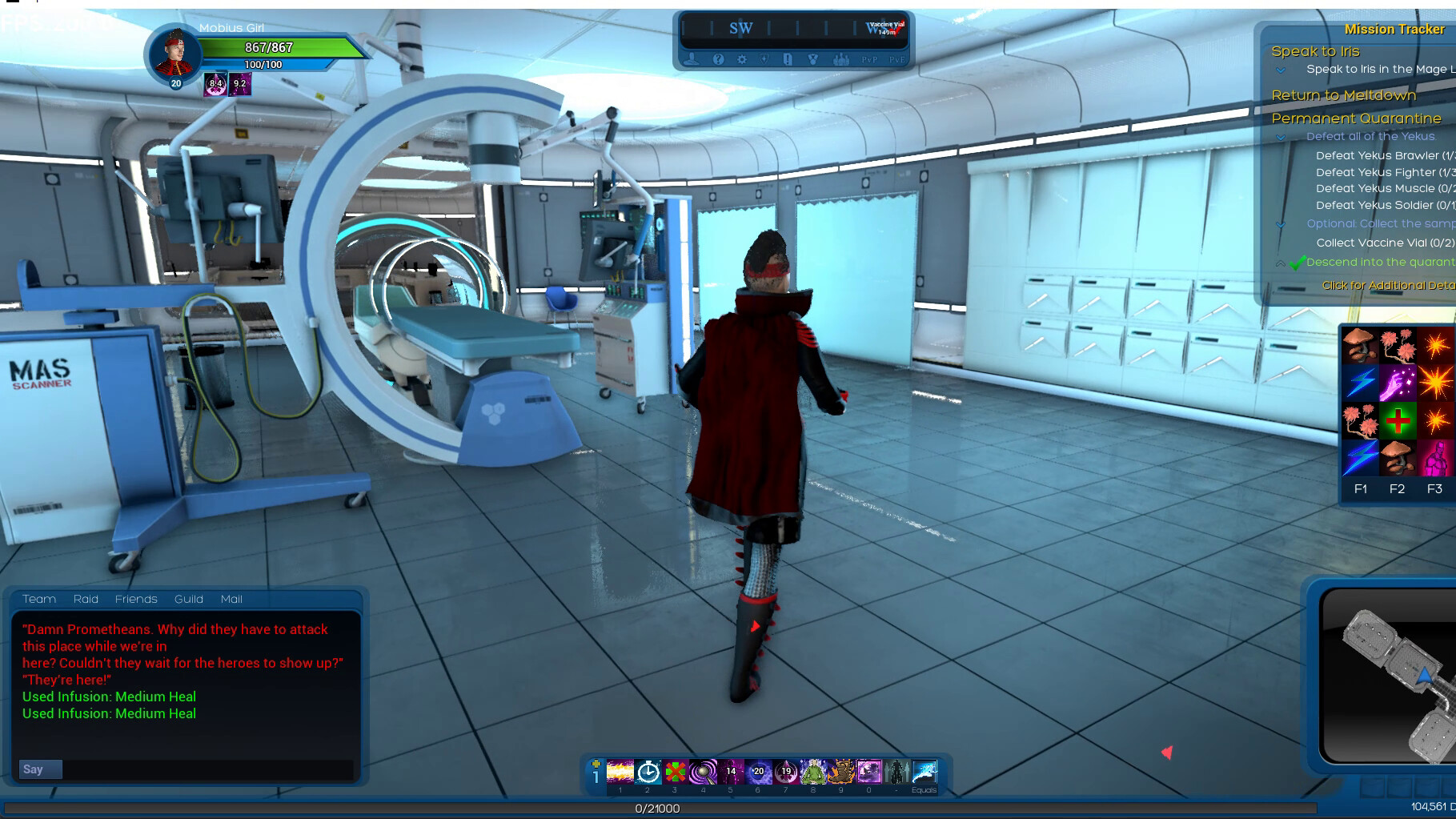Collapse the Defeat all of the Yekus objective
1456x819 pixels.
click(x=1281, y=137)
